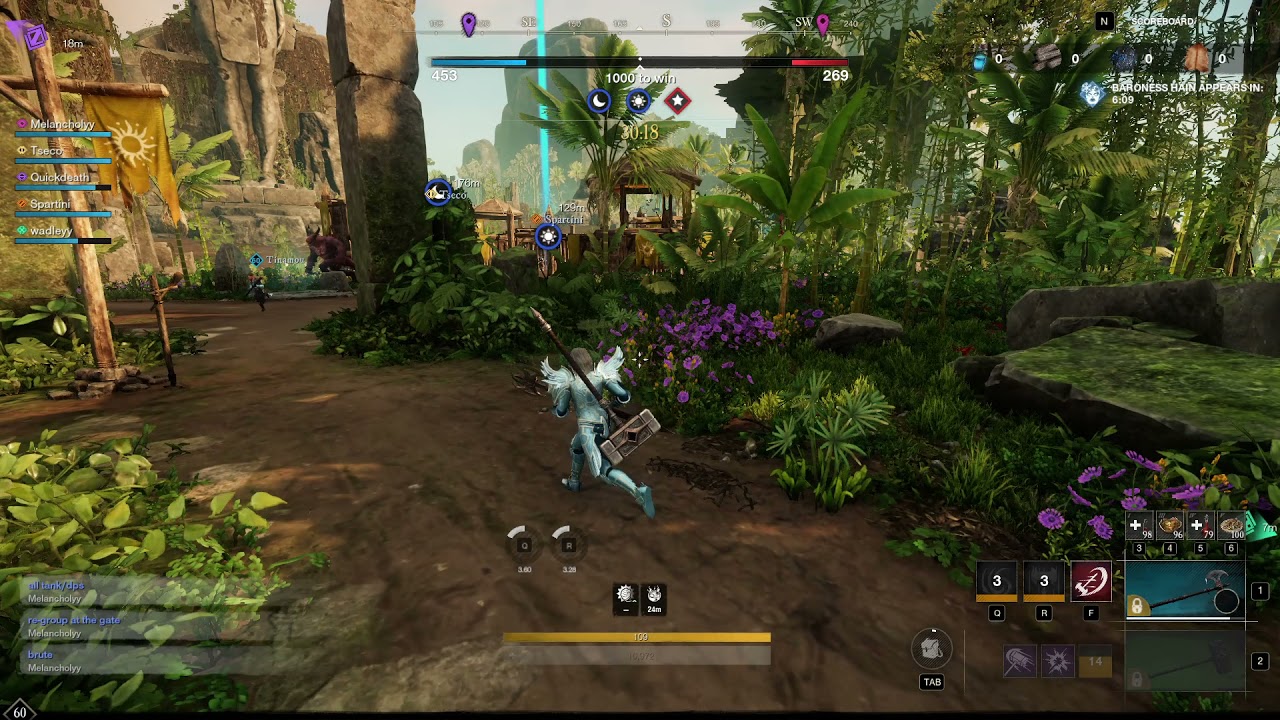
Task: Trigger the swirl ability on cooldown
Action: click(997, 581)
